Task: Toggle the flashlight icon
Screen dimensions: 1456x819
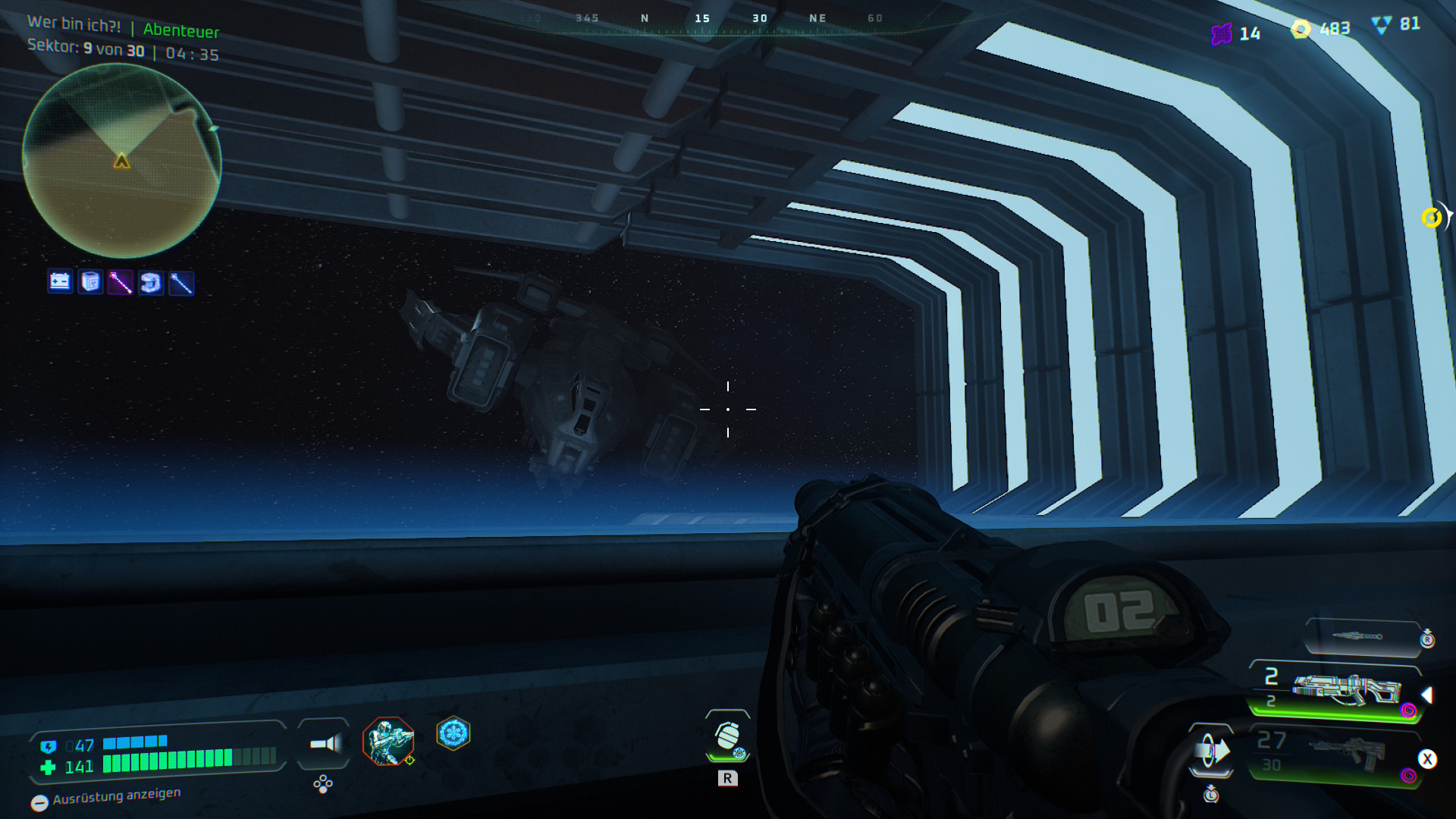Action: [x=325, y=743]
